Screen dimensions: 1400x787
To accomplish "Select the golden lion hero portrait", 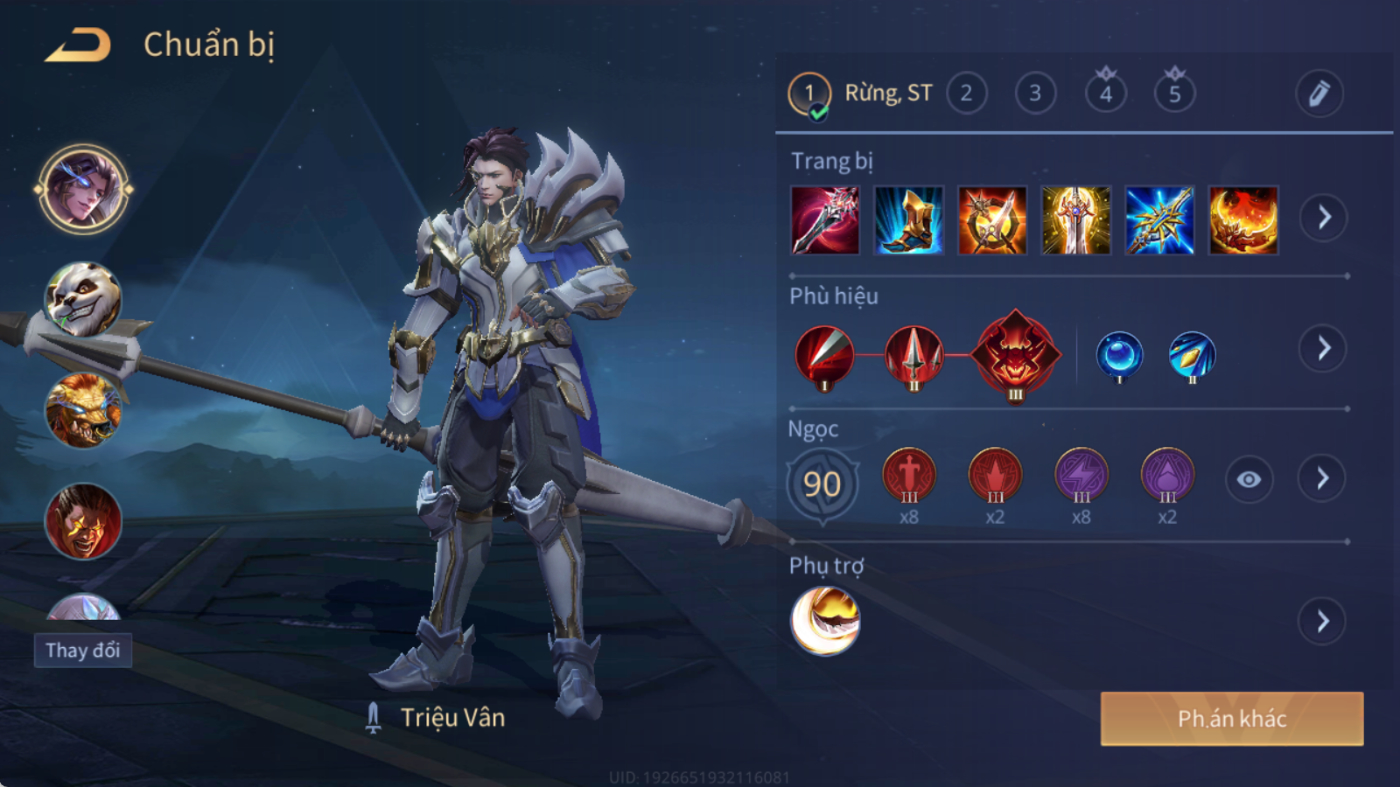I will [x=83, y=410].
